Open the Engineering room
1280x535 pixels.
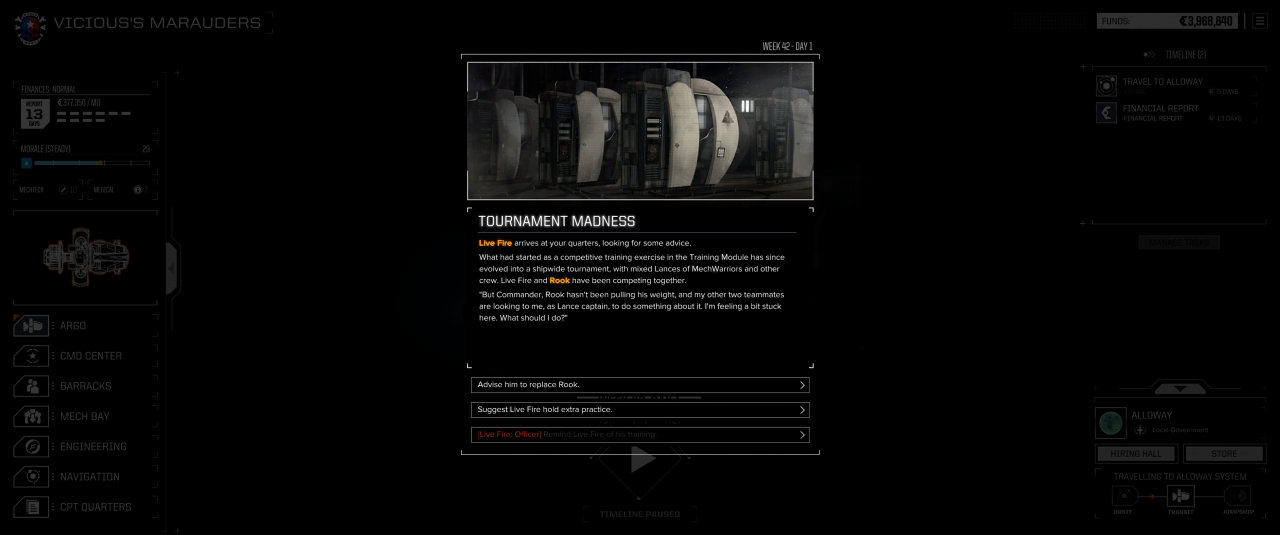click(x=92, y=447)
